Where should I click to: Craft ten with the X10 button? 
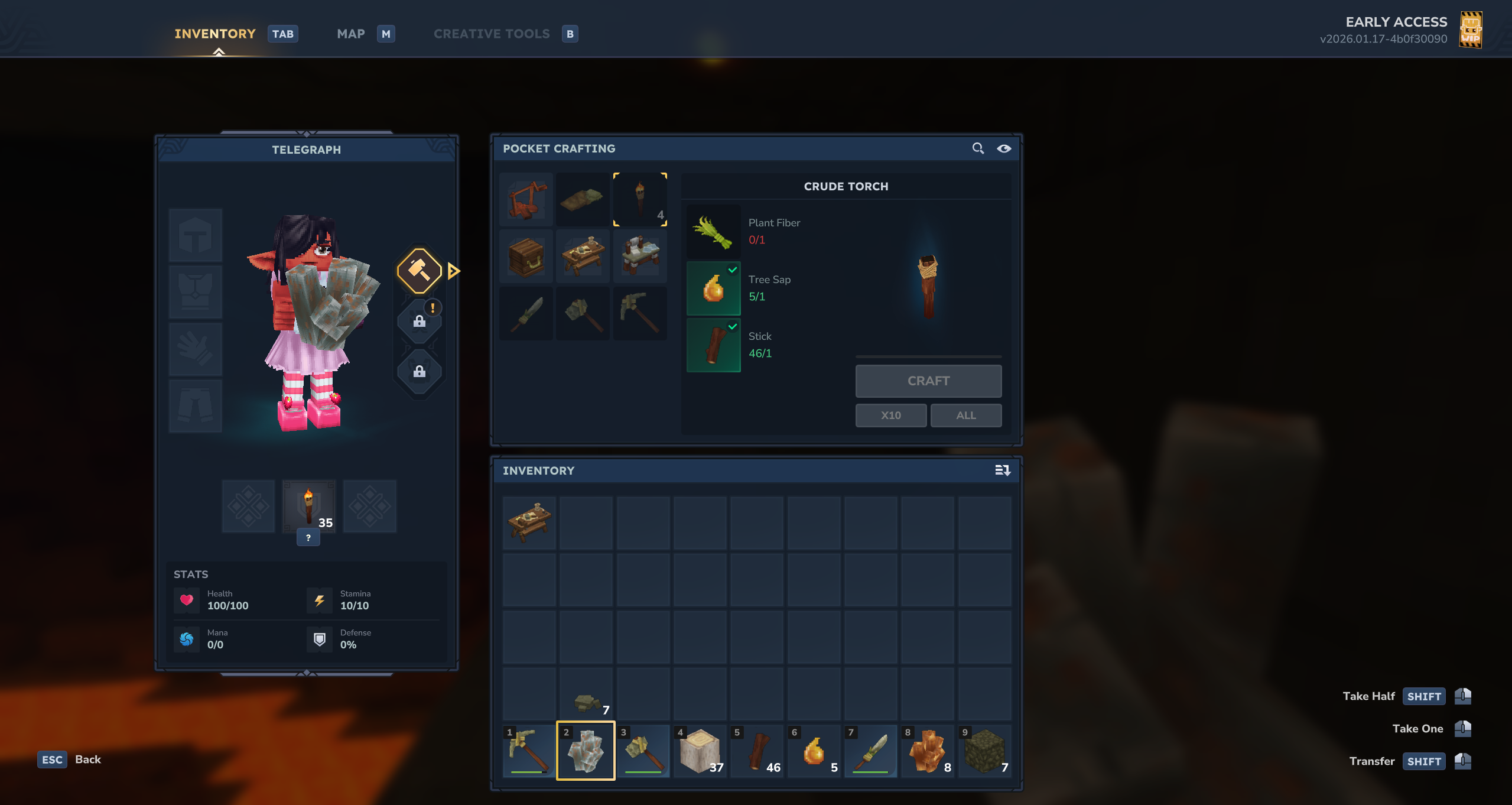point(890,416)
